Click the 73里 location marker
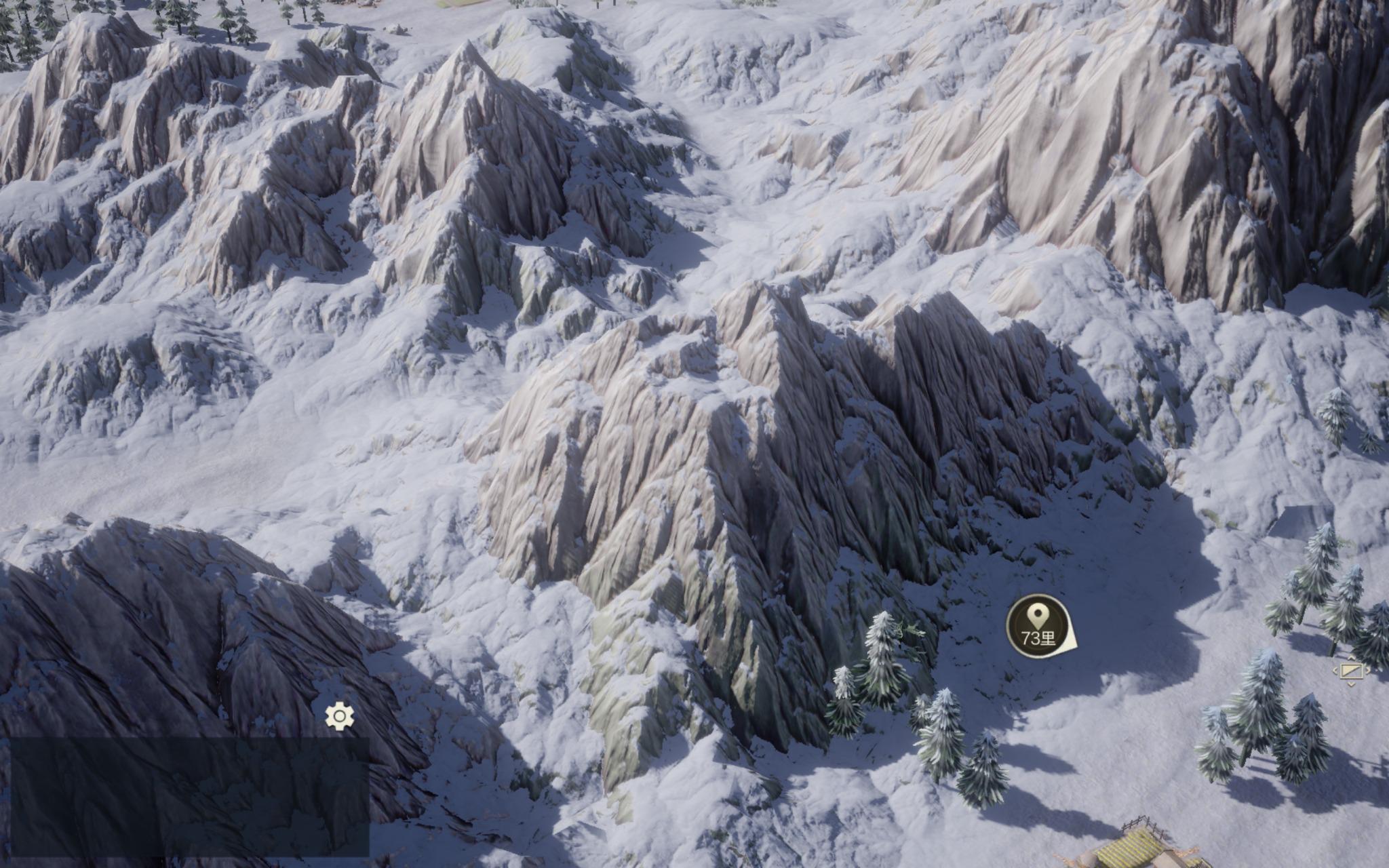 tap(1038, 626)
